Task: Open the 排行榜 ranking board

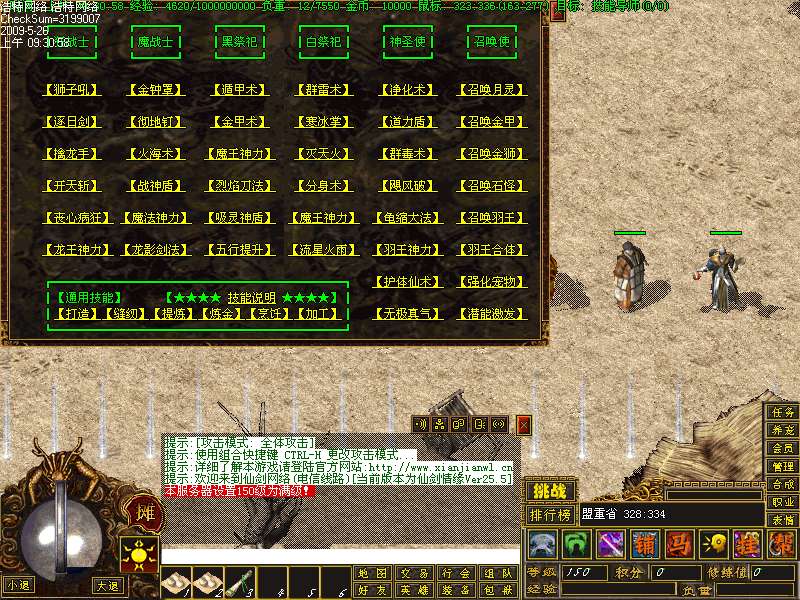Action: 550,515
